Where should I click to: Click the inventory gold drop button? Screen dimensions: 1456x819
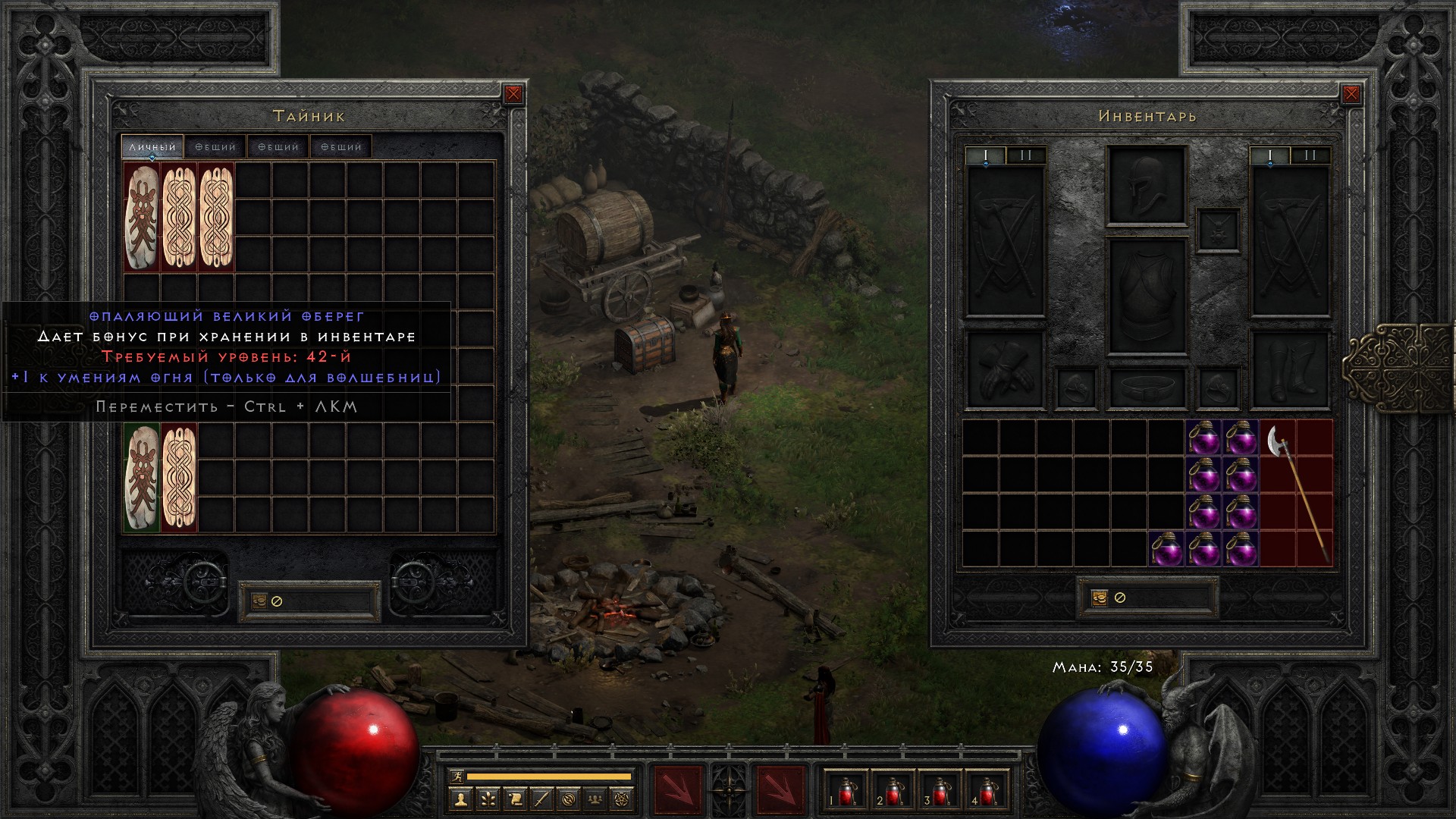1100,598
